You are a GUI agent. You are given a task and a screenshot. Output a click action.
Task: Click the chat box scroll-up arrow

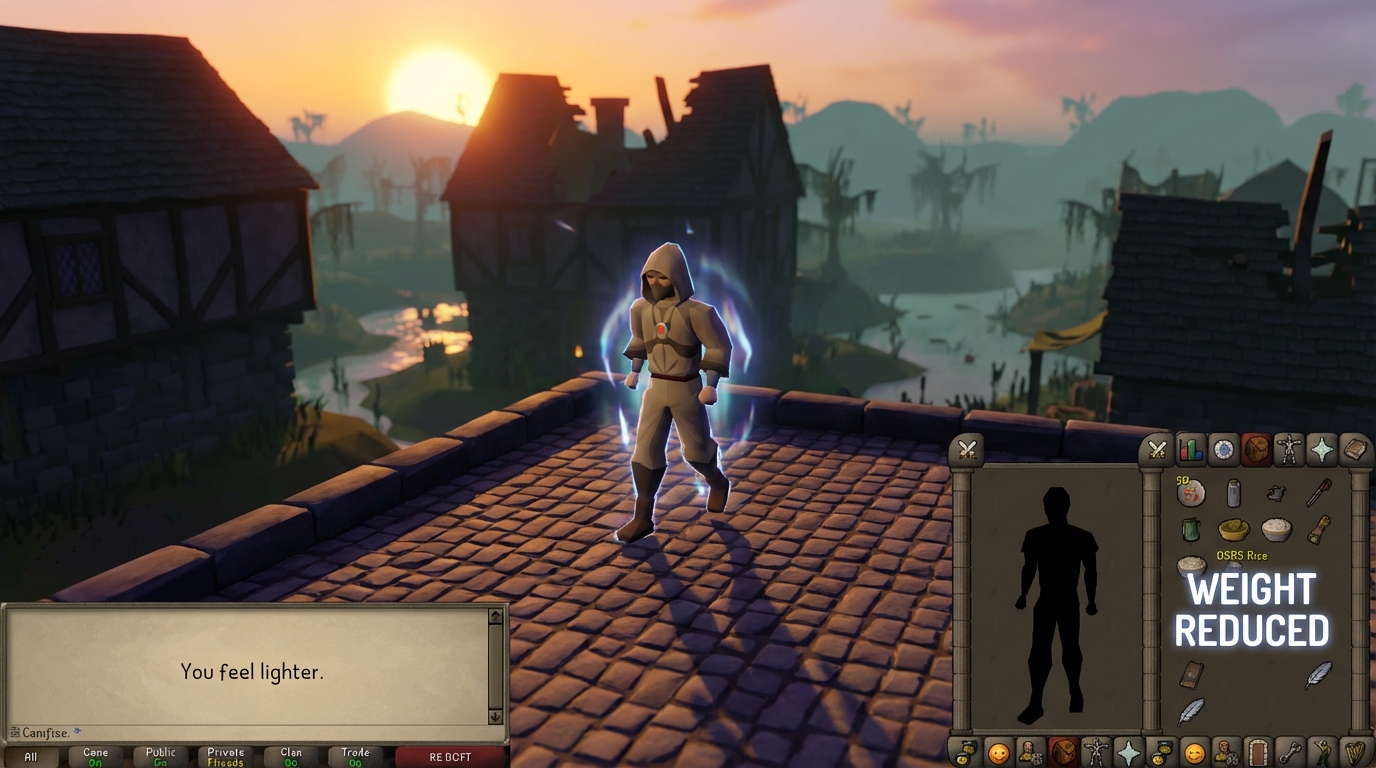coord(495,617)
